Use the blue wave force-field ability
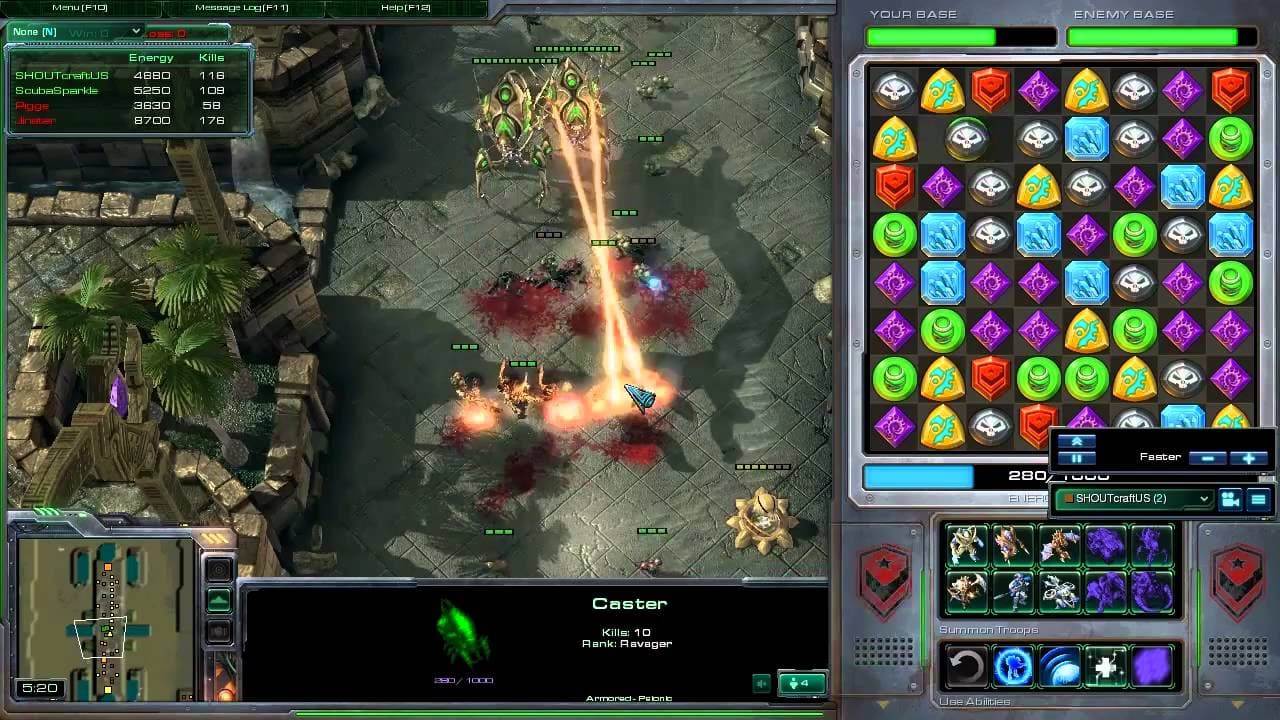The height and width of the screenshot is (720, 1280). click(1058, 667)
